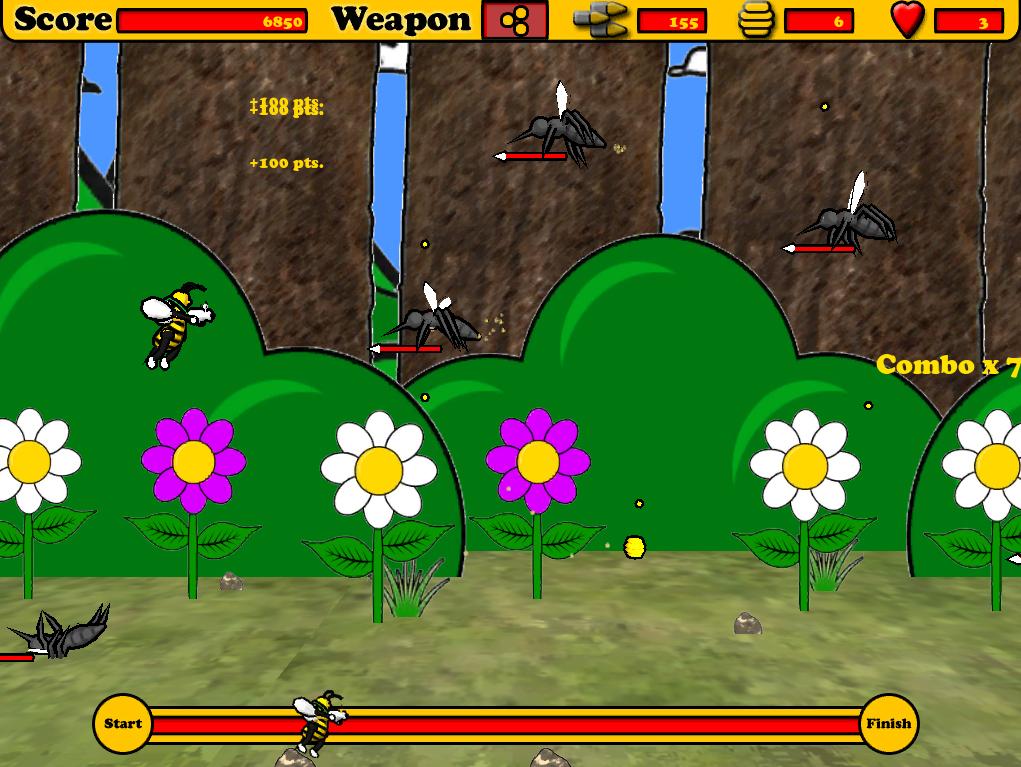Click the red heart lives icon
Screen dimensions: 1021x767
click(x=907, y=20)
